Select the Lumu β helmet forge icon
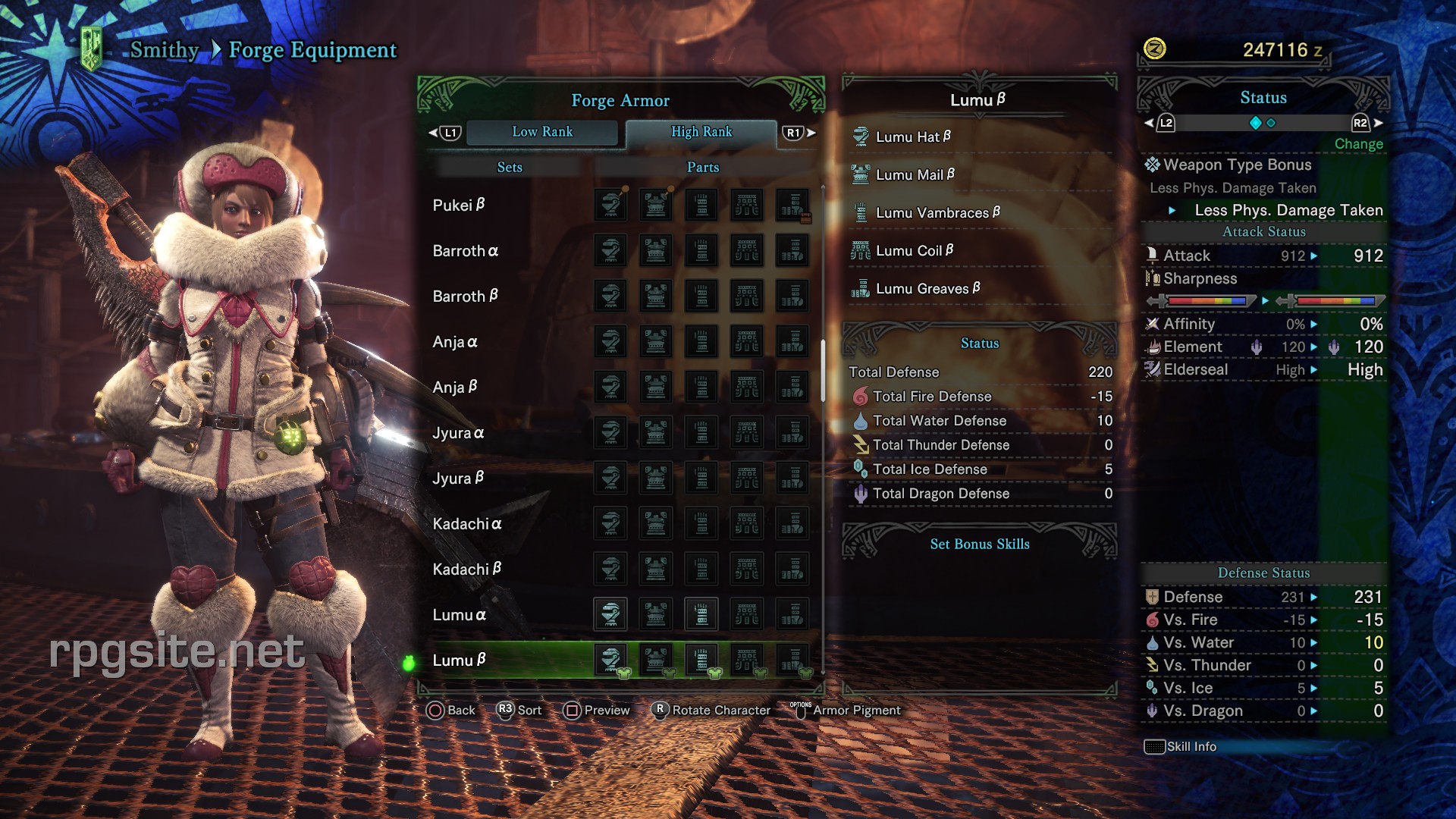 point(610,660)
